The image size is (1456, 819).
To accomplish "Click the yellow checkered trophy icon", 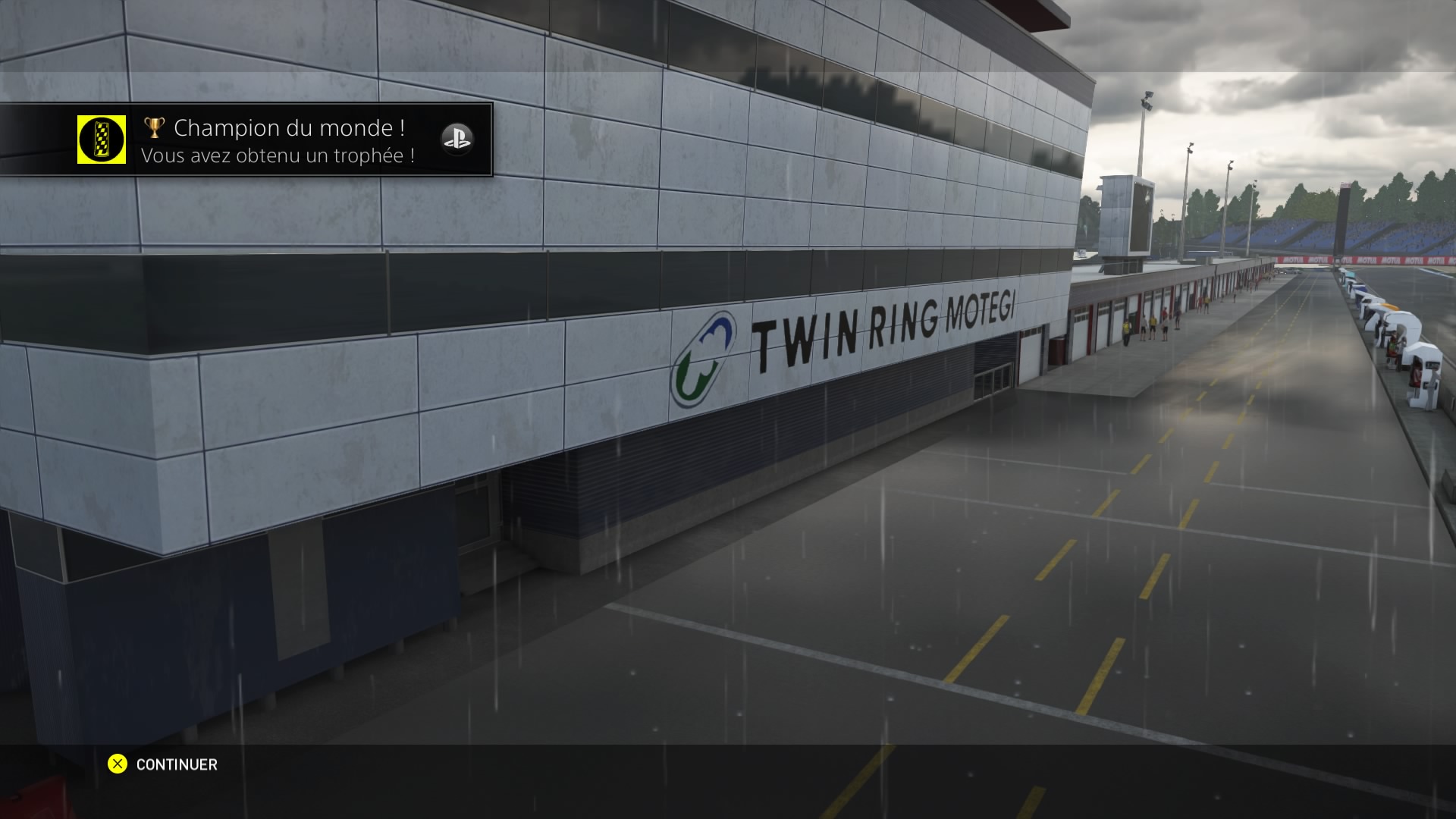I will [102, 140].
